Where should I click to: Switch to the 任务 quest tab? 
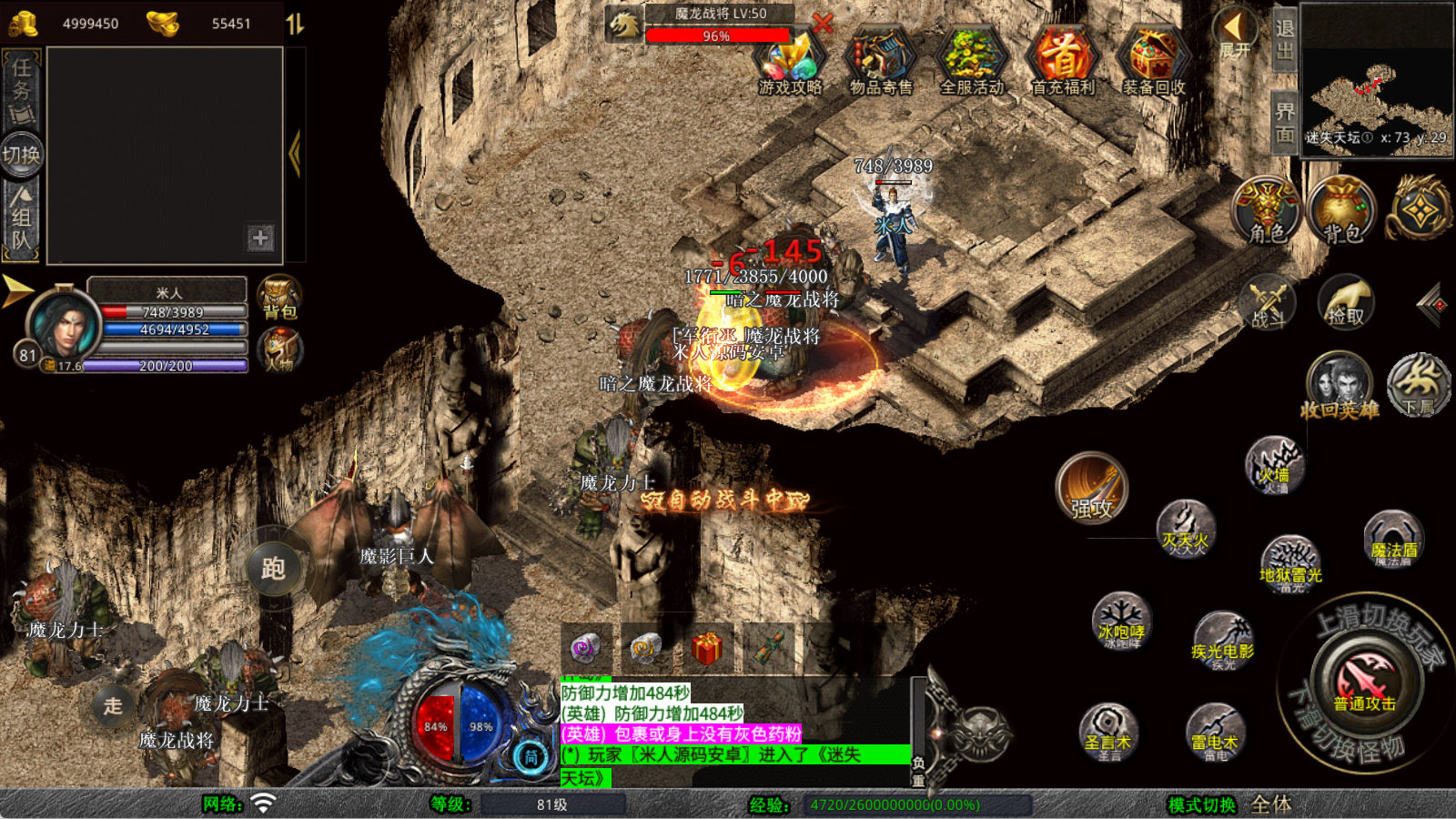[22, 88]
